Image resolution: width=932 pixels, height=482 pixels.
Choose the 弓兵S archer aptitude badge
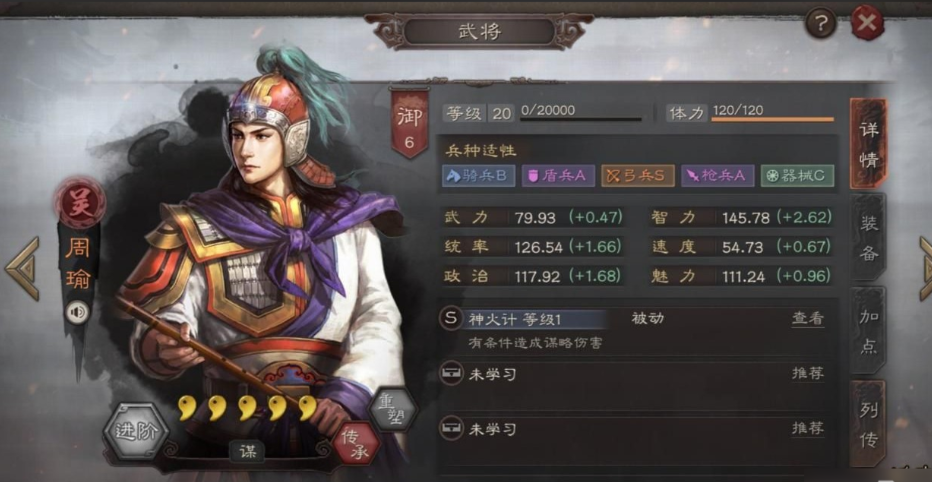[638, 176]
